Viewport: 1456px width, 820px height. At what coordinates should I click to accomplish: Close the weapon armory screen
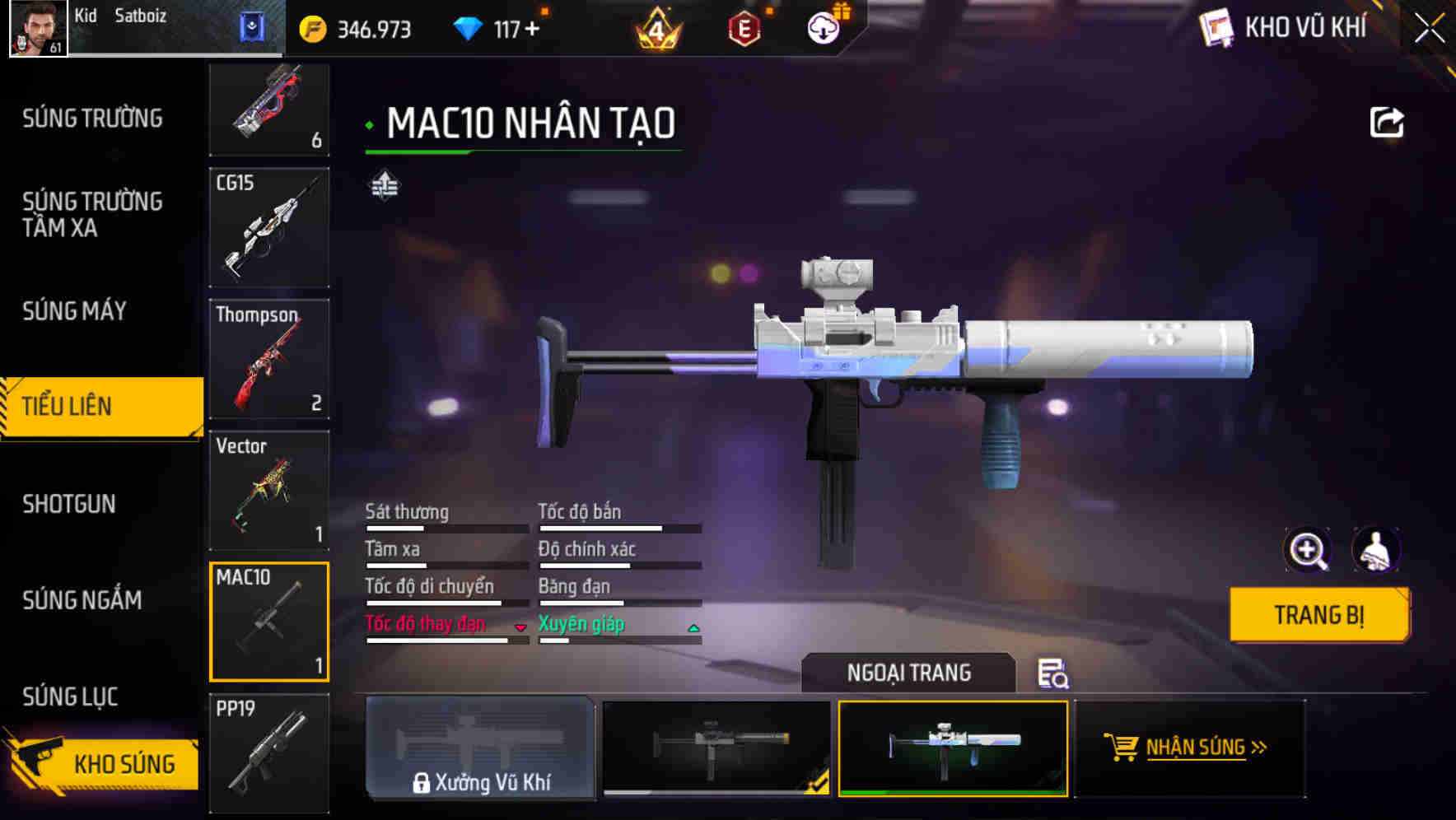coord(1430,29)
